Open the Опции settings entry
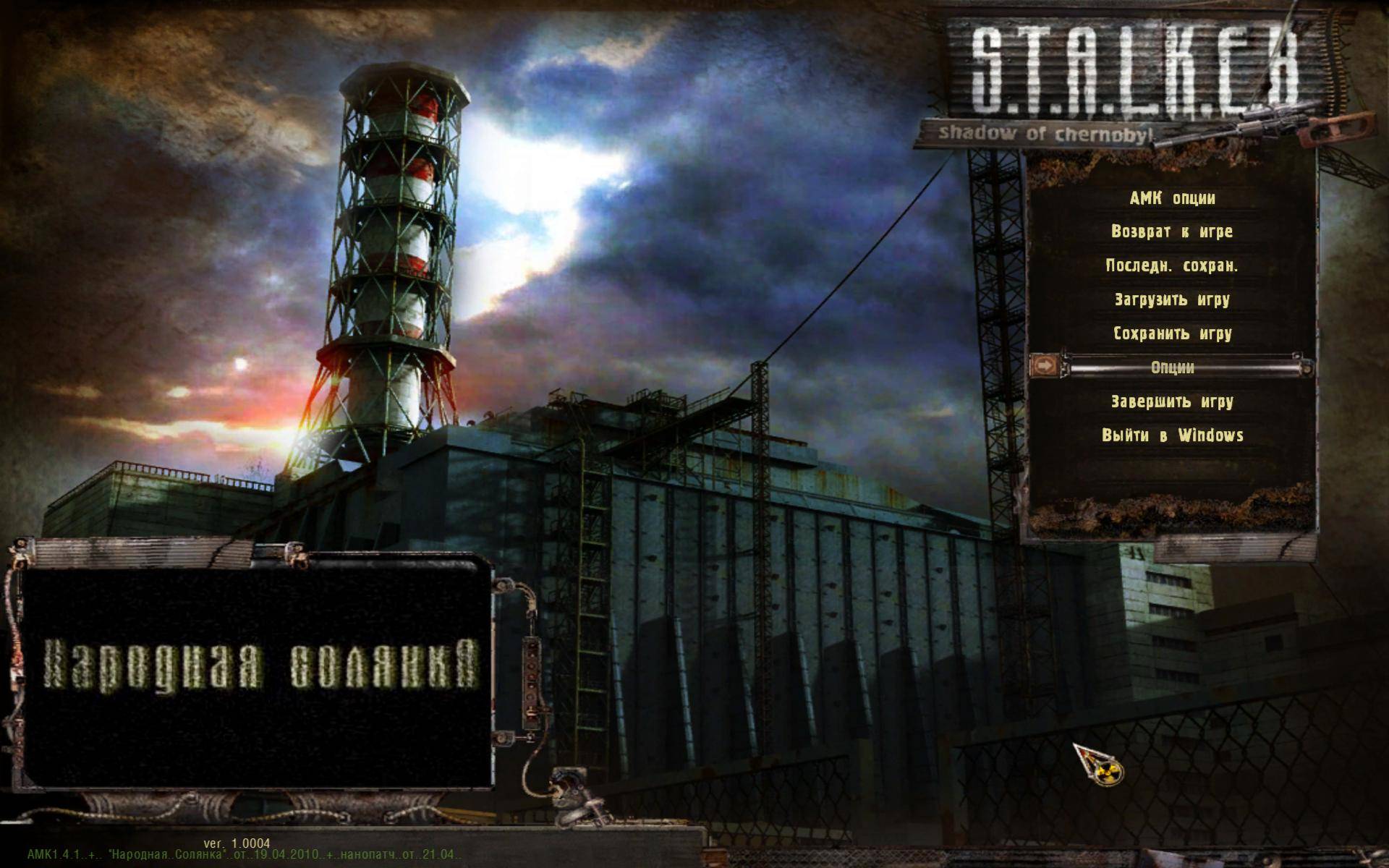1389x868 pixels. (1172, 367)
